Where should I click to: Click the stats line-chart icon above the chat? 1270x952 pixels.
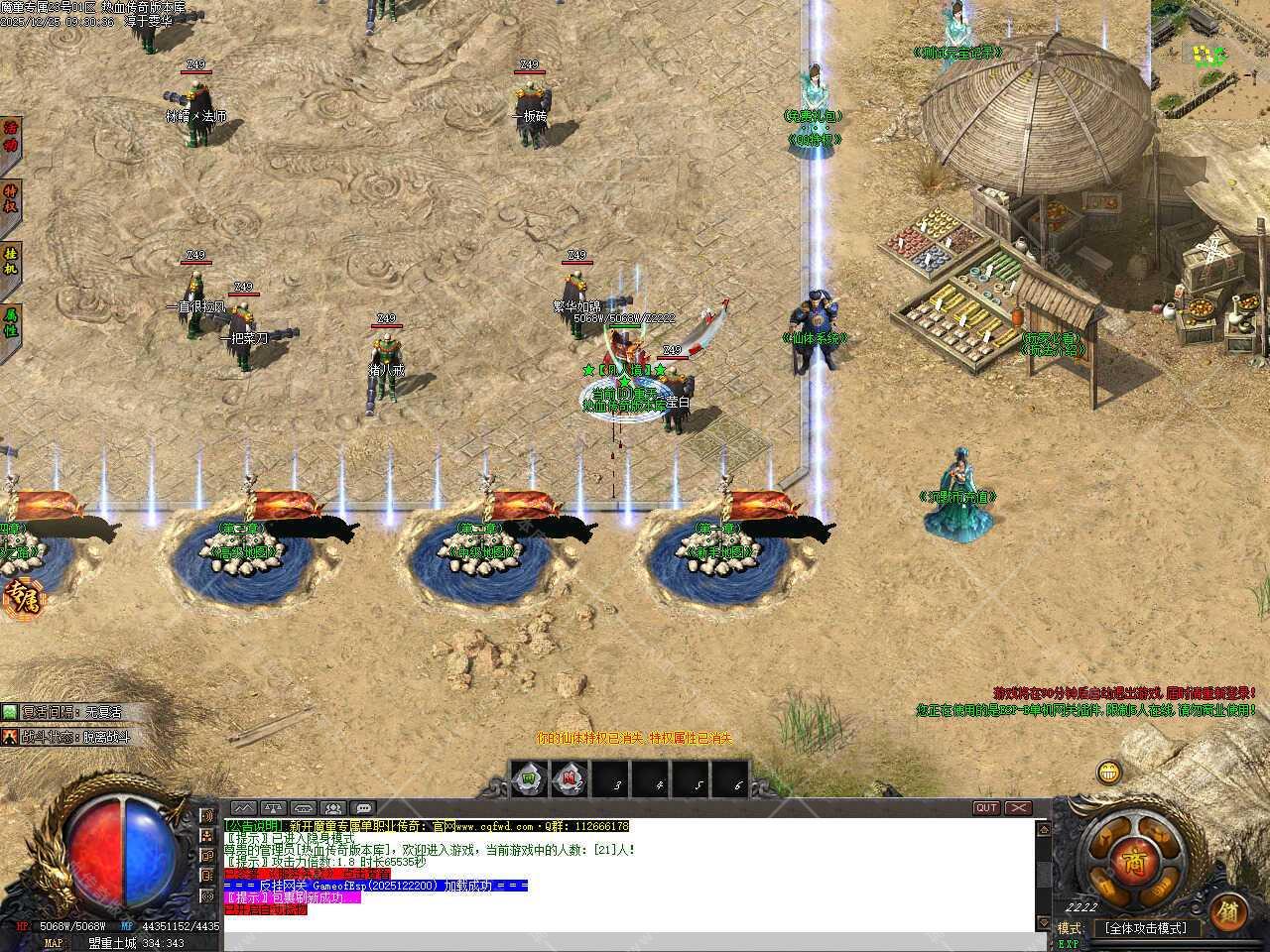coord(243,807)
